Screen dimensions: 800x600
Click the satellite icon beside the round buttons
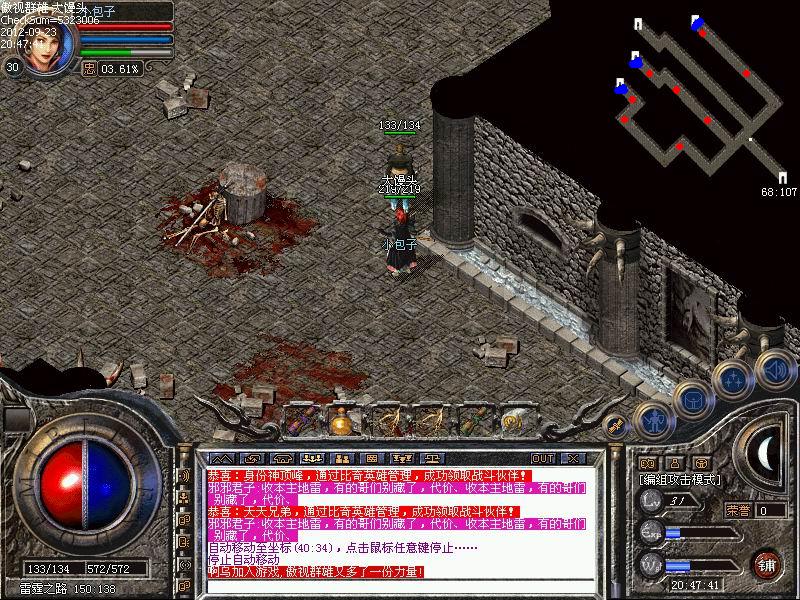617,426
